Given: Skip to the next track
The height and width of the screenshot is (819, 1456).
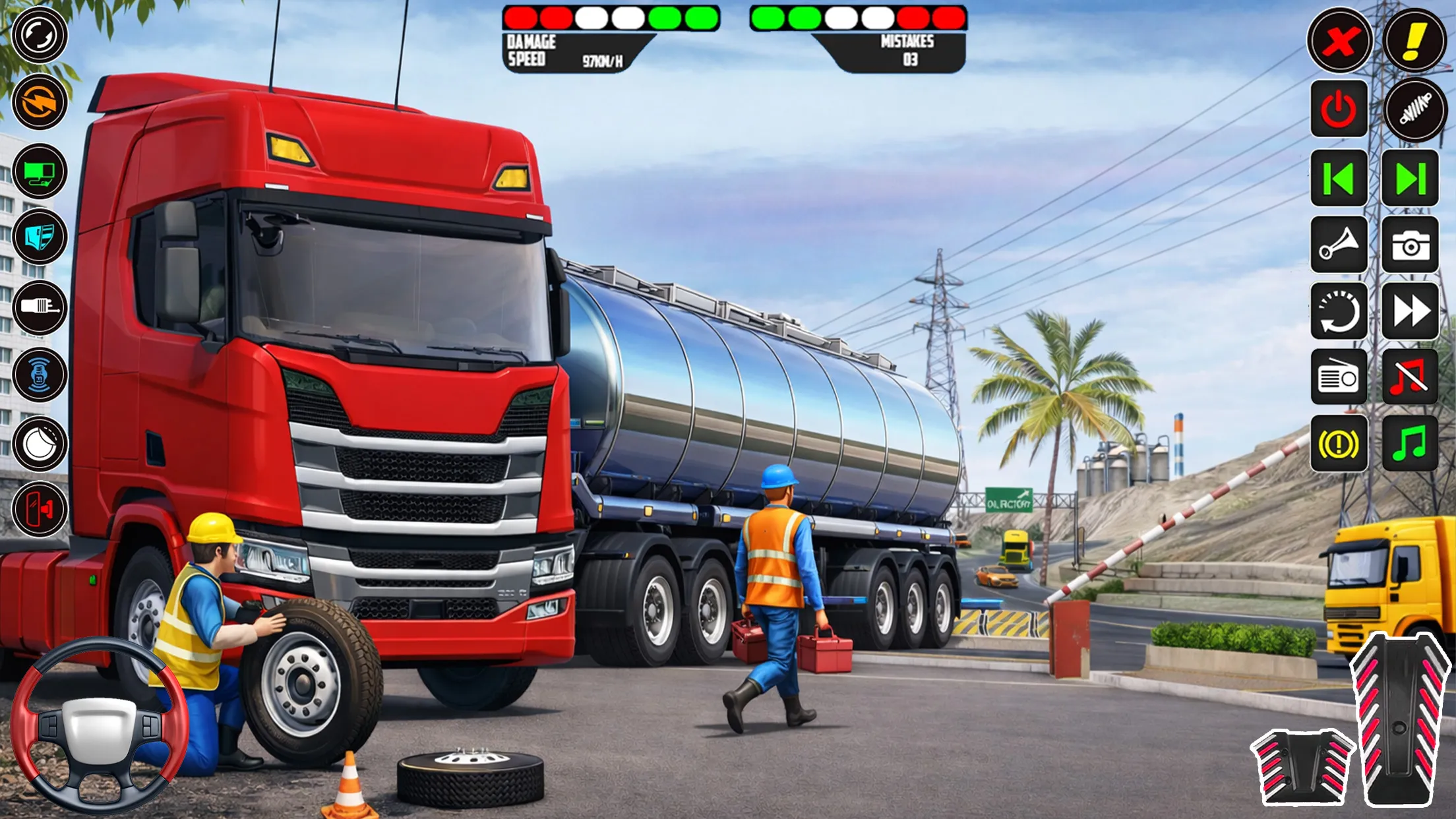Looking at the screenshot, I should click(1410, 178).
